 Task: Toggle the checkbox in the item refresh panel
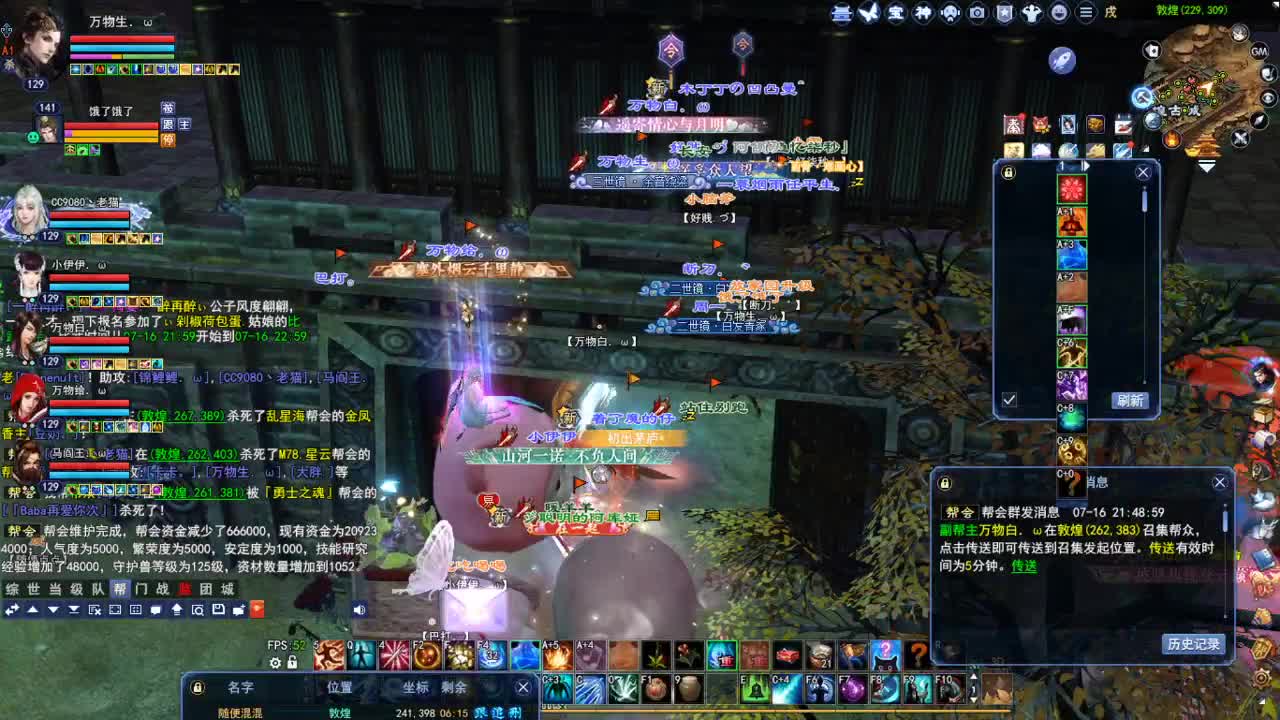pyautogui.click(x=1009, y=399)
